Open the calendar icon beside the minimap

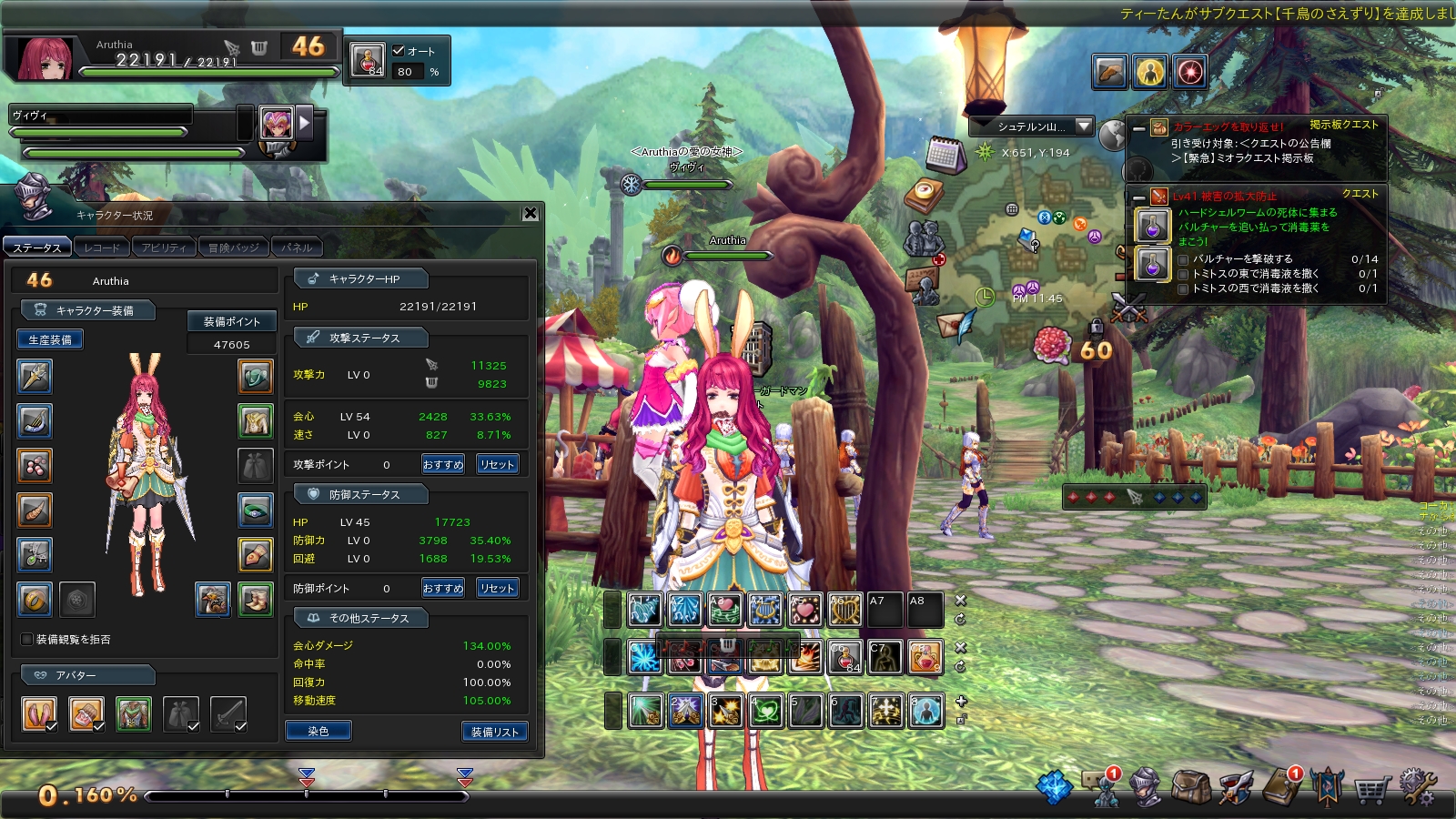pos(945,156)
